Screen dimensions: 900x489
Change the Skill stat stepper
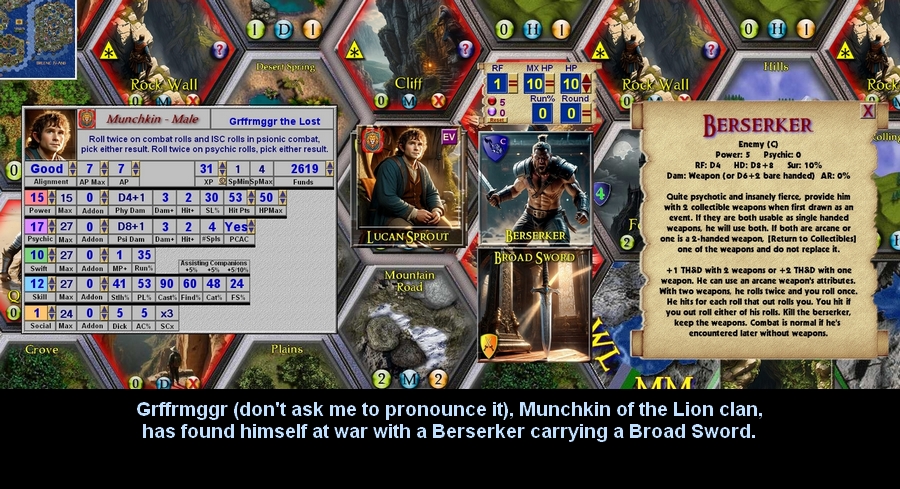[x=53, y=284]
